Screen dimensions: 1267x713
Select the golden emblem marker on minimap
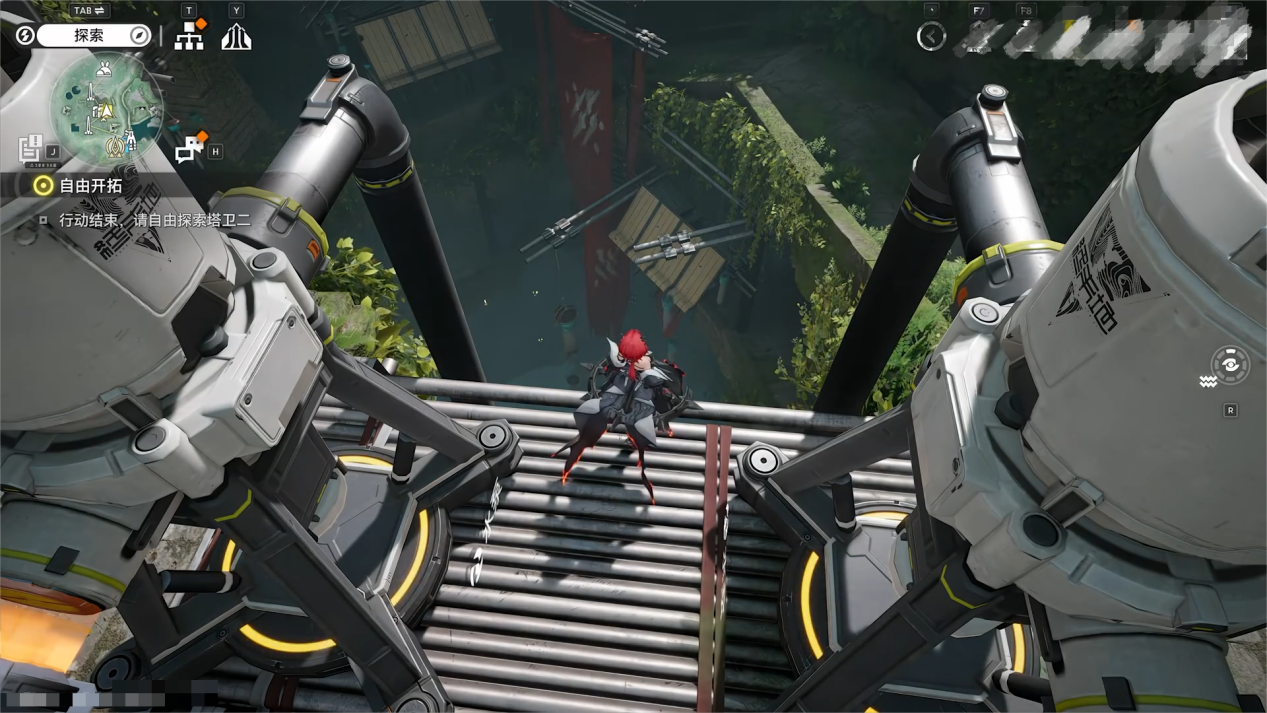point(117,148)
